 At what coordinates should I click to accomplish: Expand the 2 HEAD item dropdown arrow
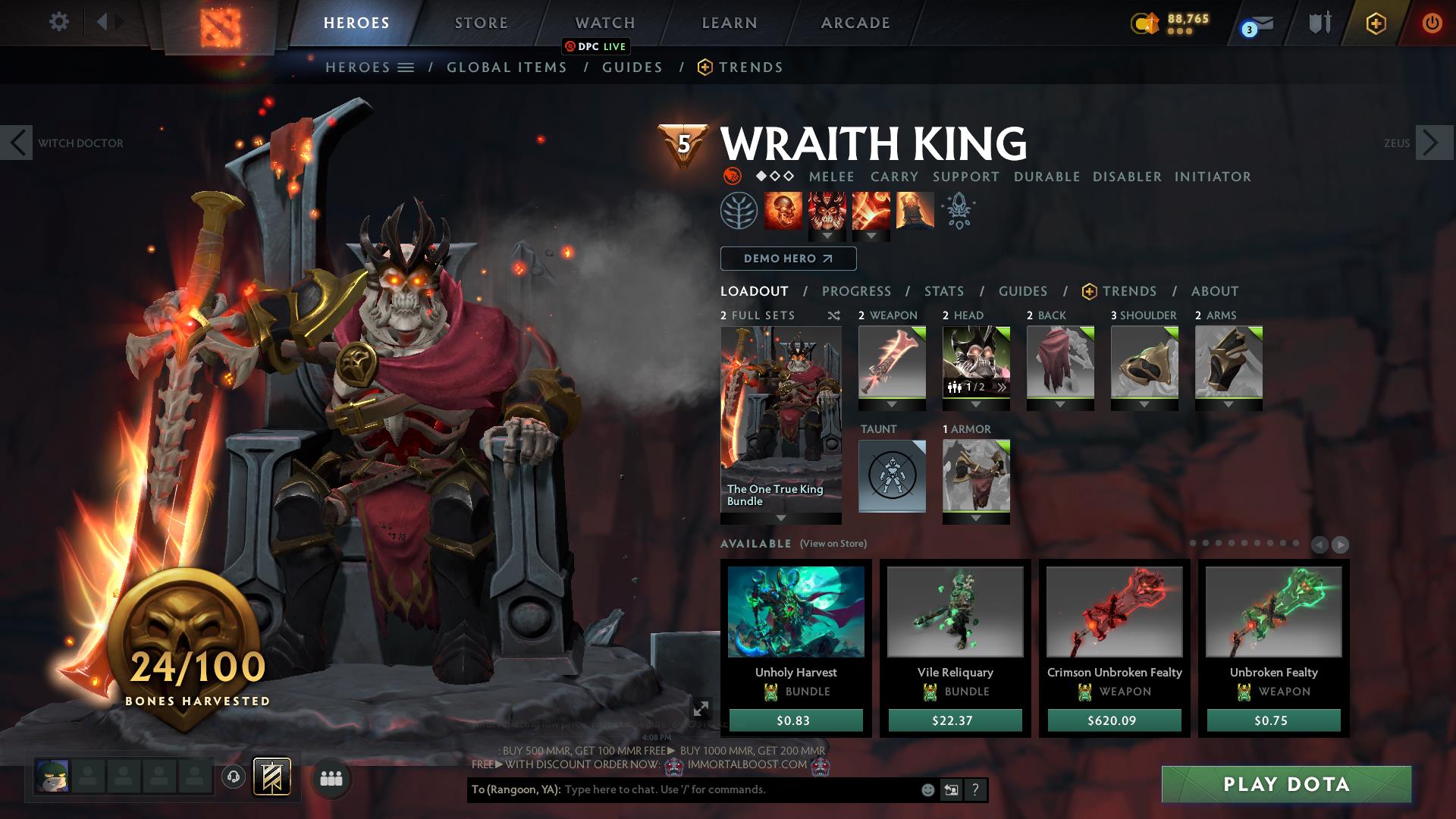[x=976, y=405]
